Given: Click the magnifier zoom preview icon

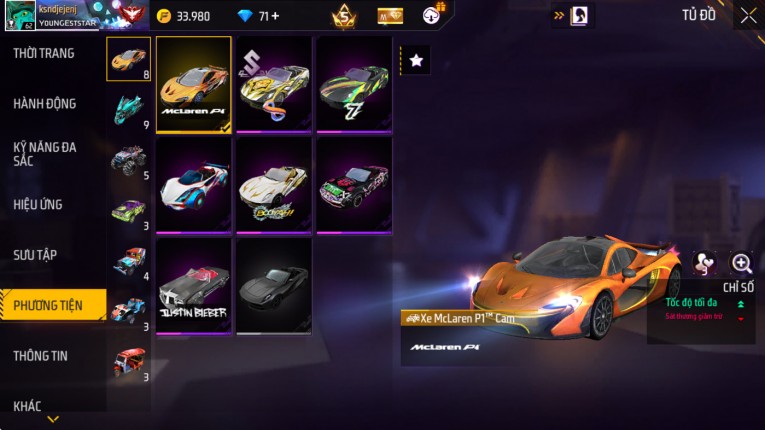Looking at the screenshot, I should click(x=741, y=263).
